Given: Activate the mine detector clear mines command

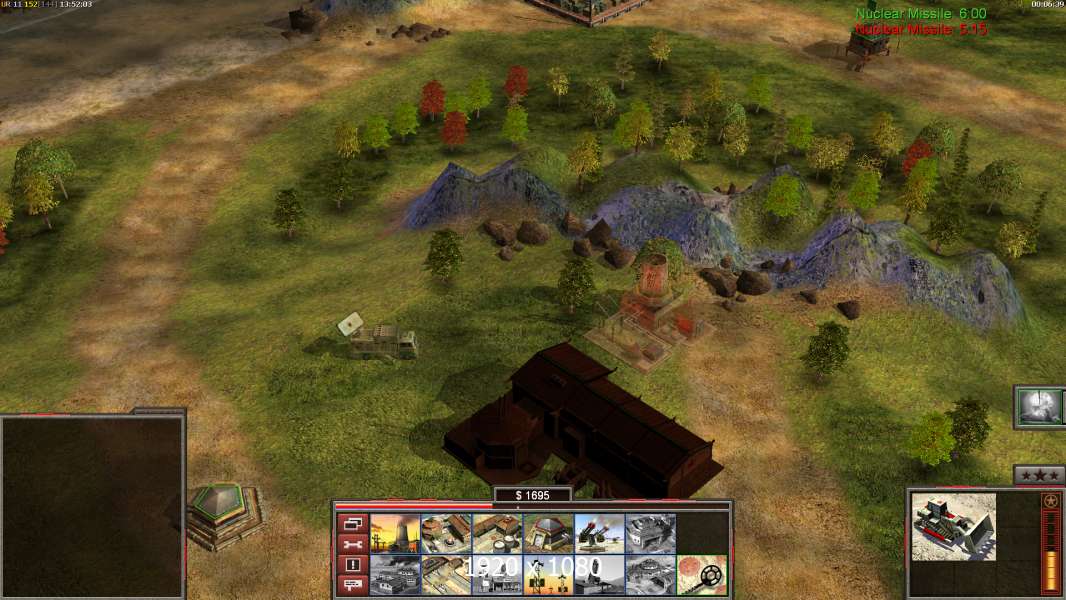Looking at the screenshot, I should pos(701,575).
